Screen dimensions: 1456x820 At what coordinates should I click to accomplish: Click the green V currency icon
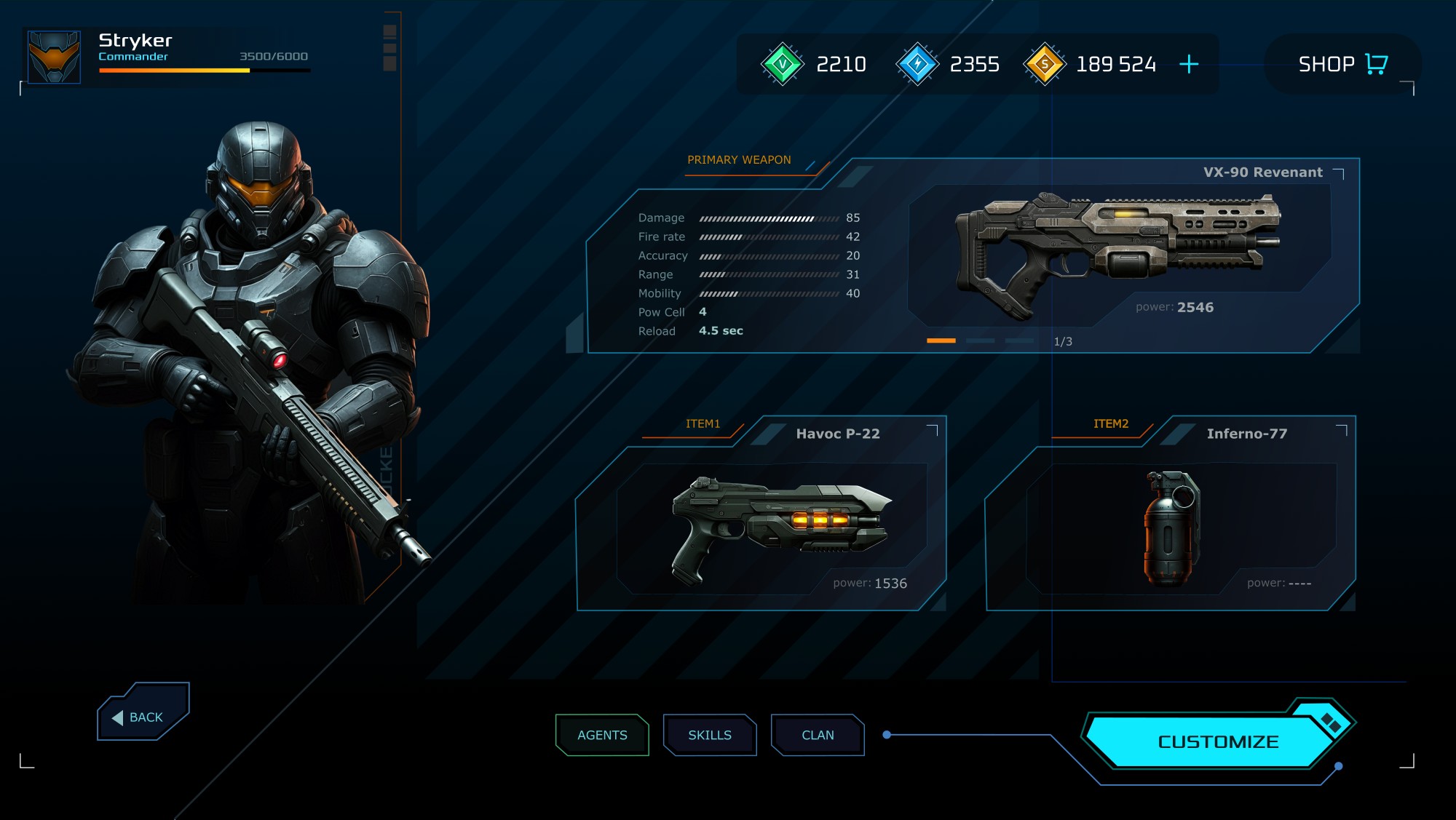click(782, 64)
